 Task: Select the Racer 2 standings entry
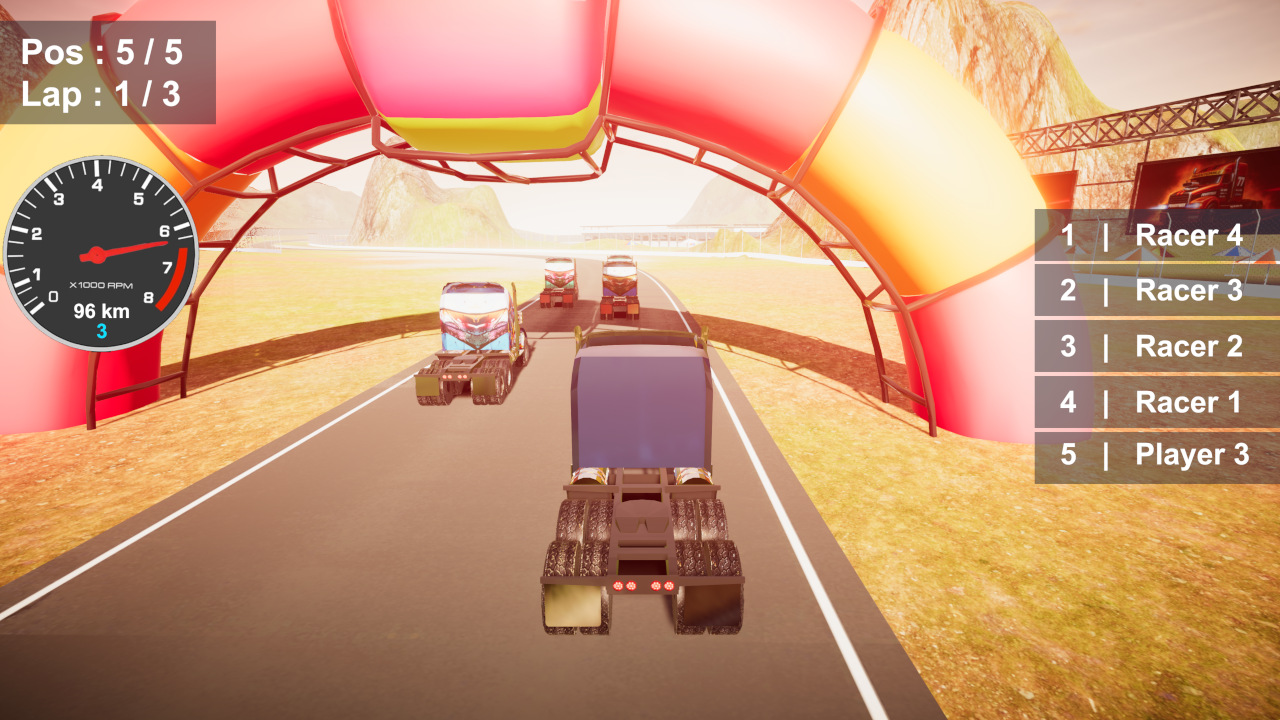[1155, 347]
